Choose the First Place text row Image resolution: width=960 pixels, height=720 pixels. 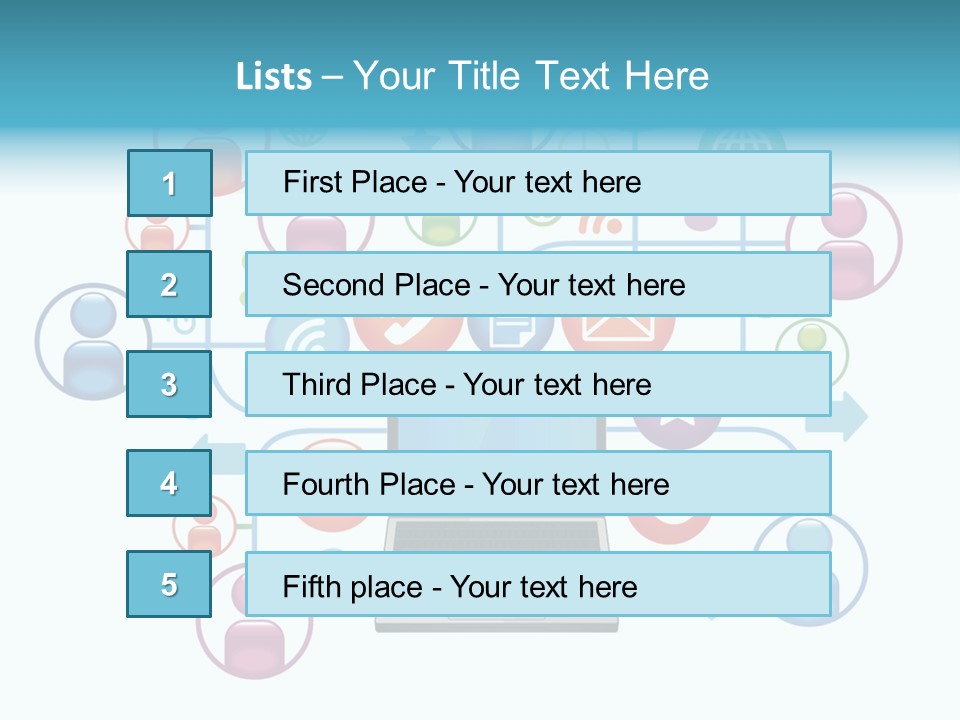pos(538,183)
